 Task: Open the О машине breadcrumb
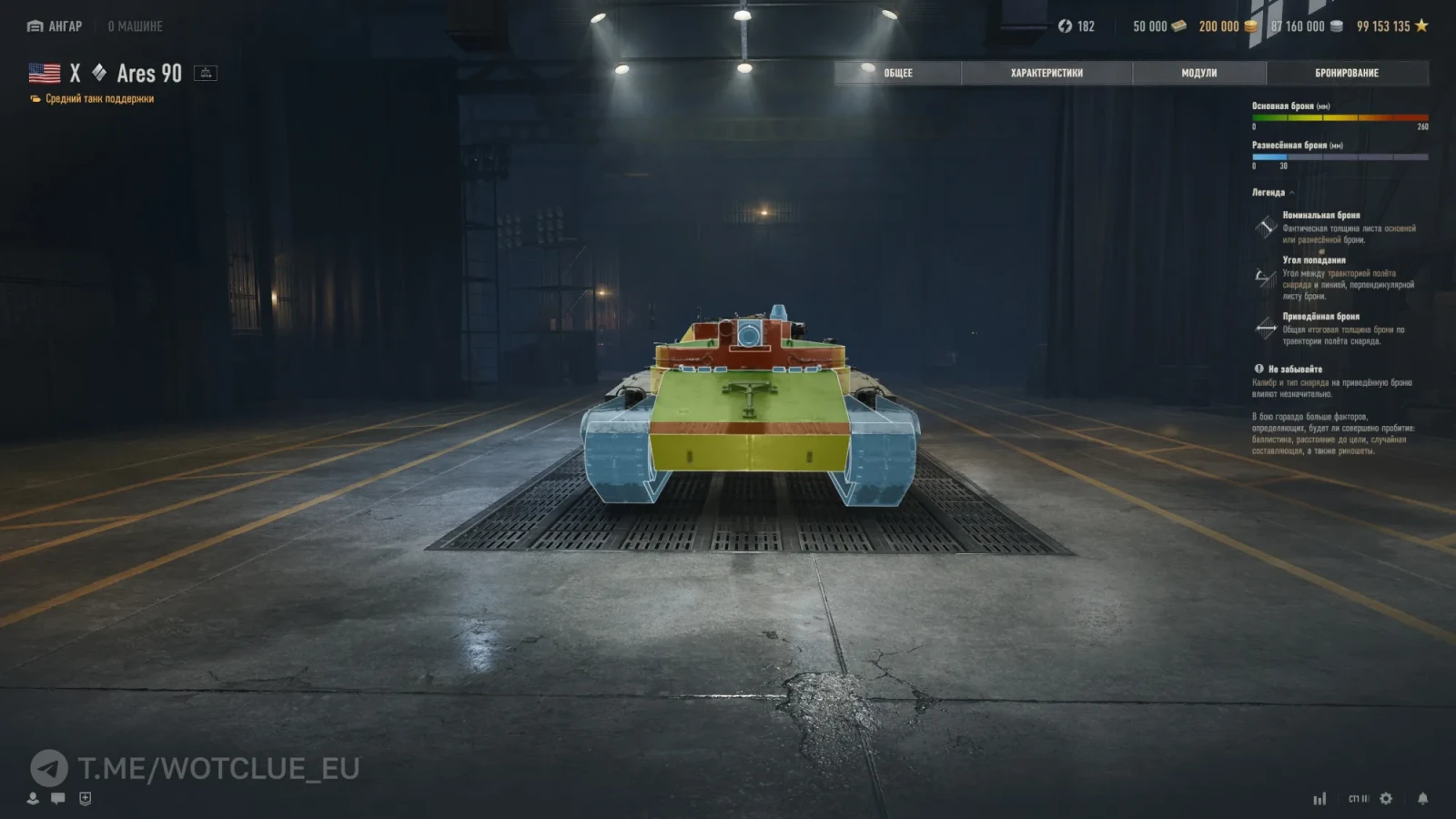135,26
